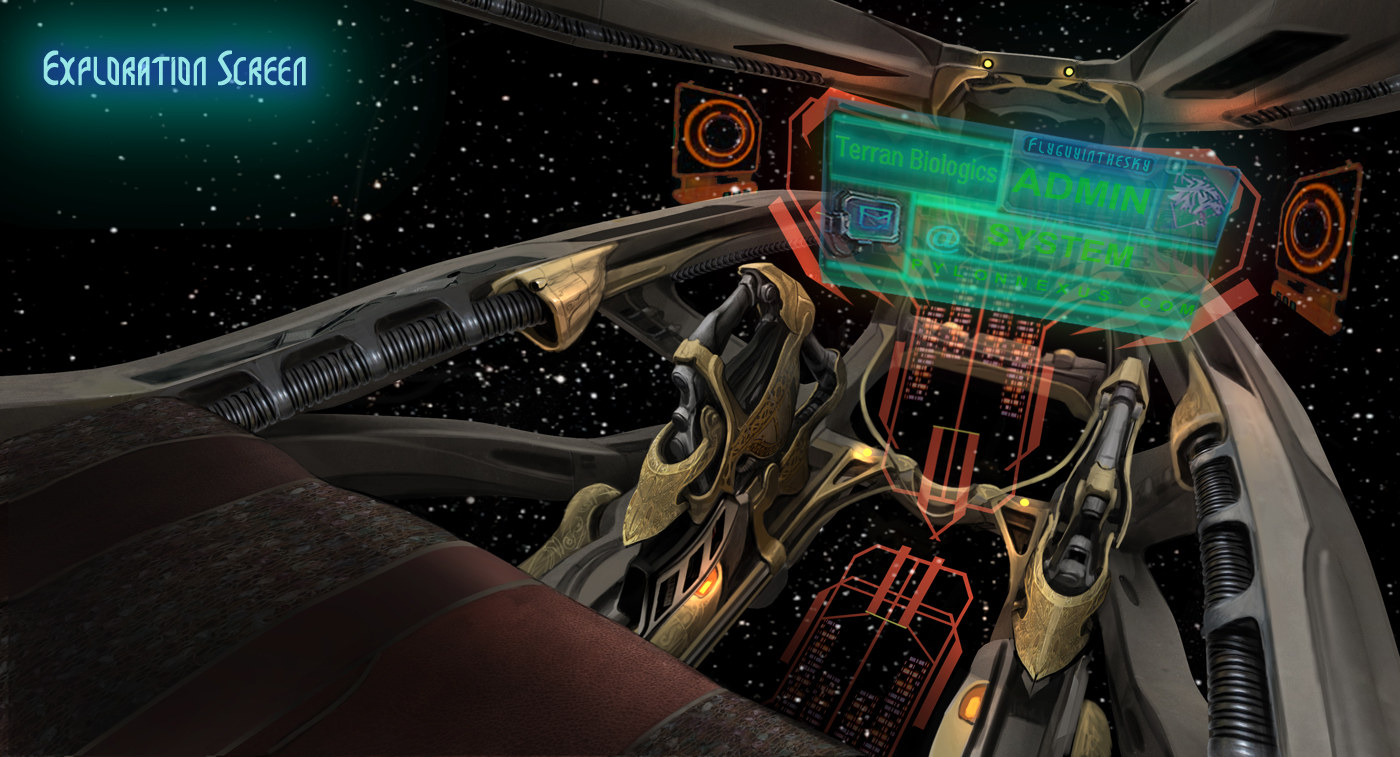Open the ADMIN panel

[x=1085, y=191]
